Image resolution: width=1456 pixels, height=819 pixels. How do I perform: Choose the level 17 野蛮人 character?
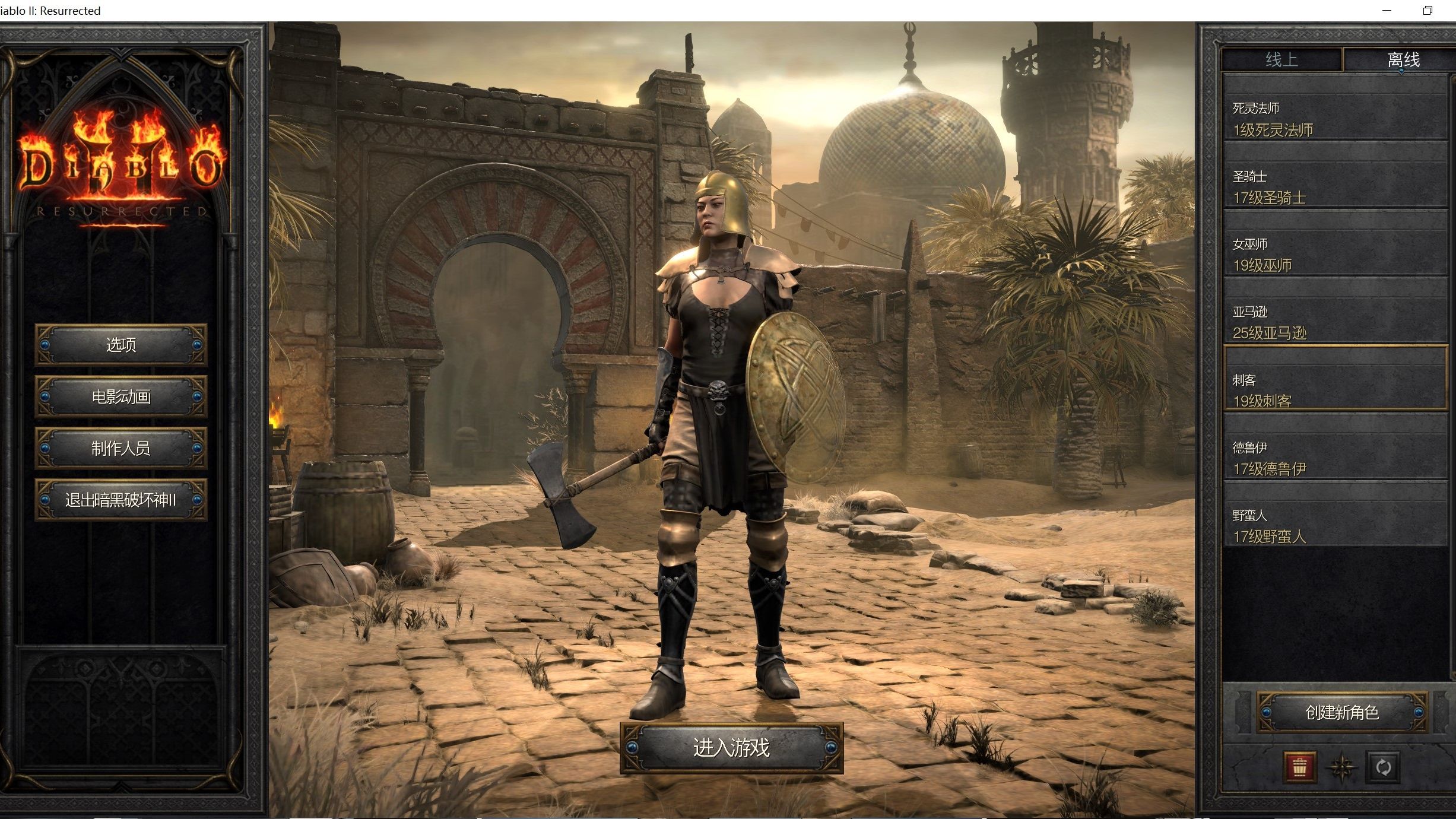coord(1336,526)
